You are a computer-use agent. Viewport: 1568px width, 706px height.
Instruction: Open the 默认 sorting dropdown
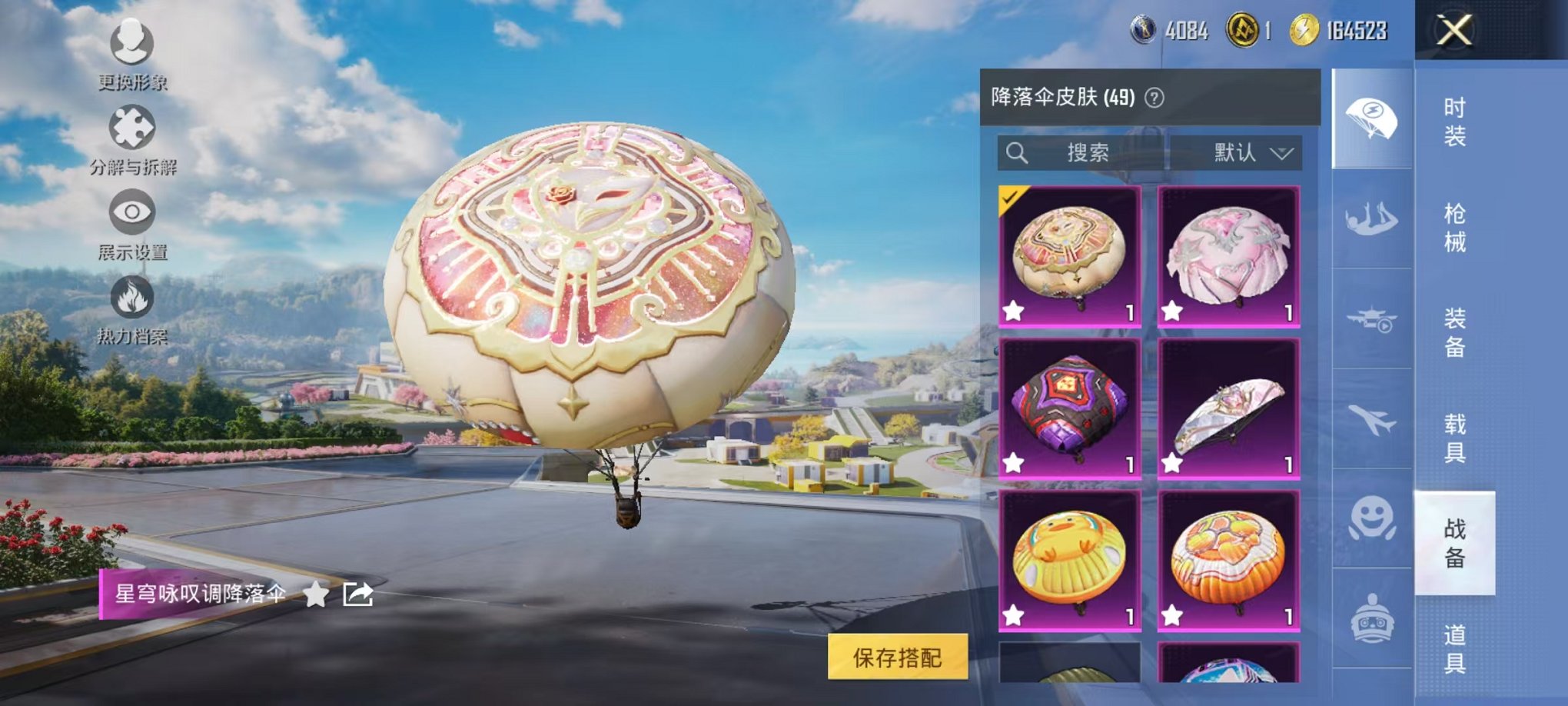[x=1249, y=153]
